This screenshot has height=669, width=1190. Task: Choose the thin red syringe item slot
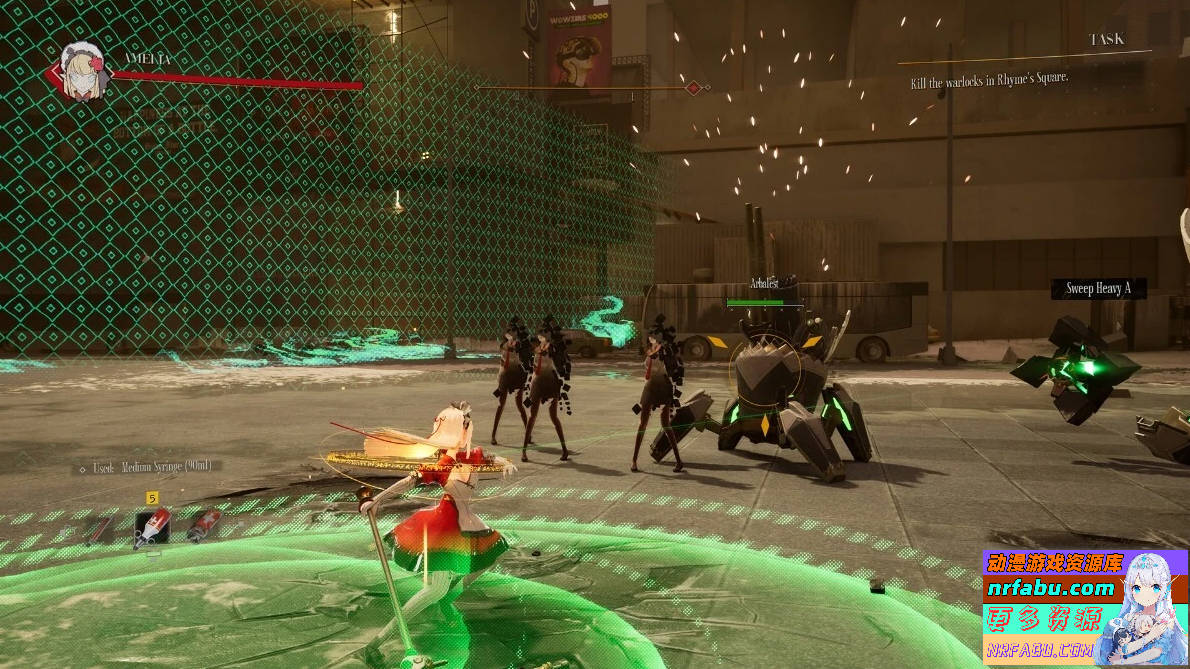click(100, 528)
